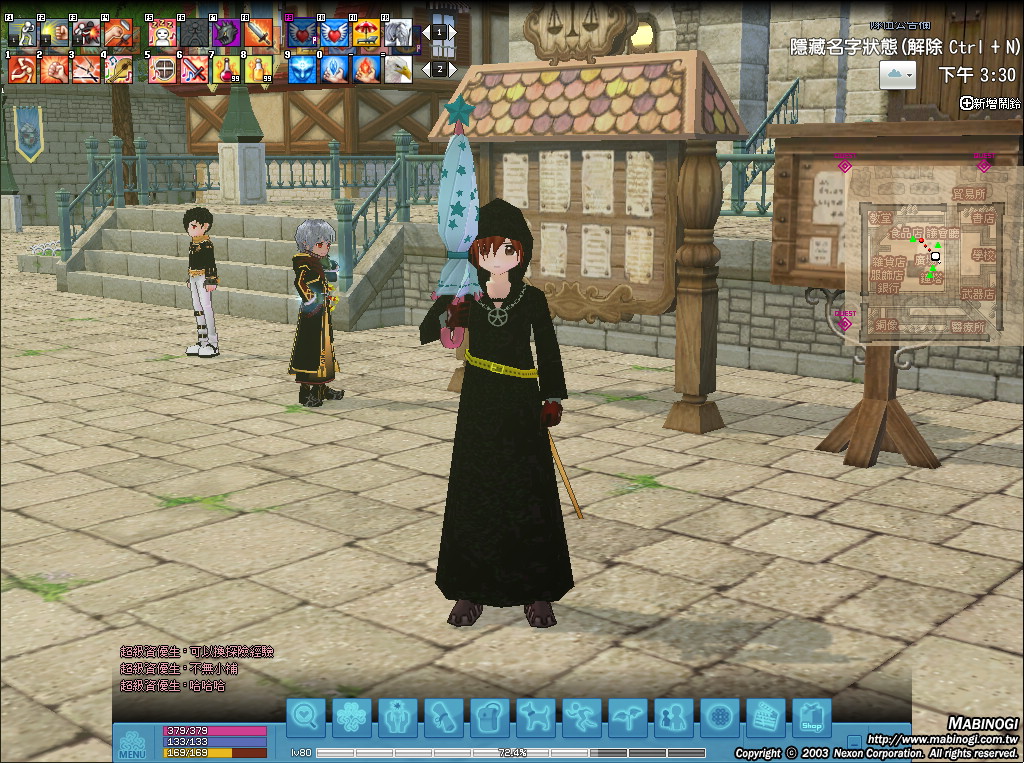This screenshot has height=763, width=1024.
Task: Select the flaming sword skill on F8
Action: (258, 33)
